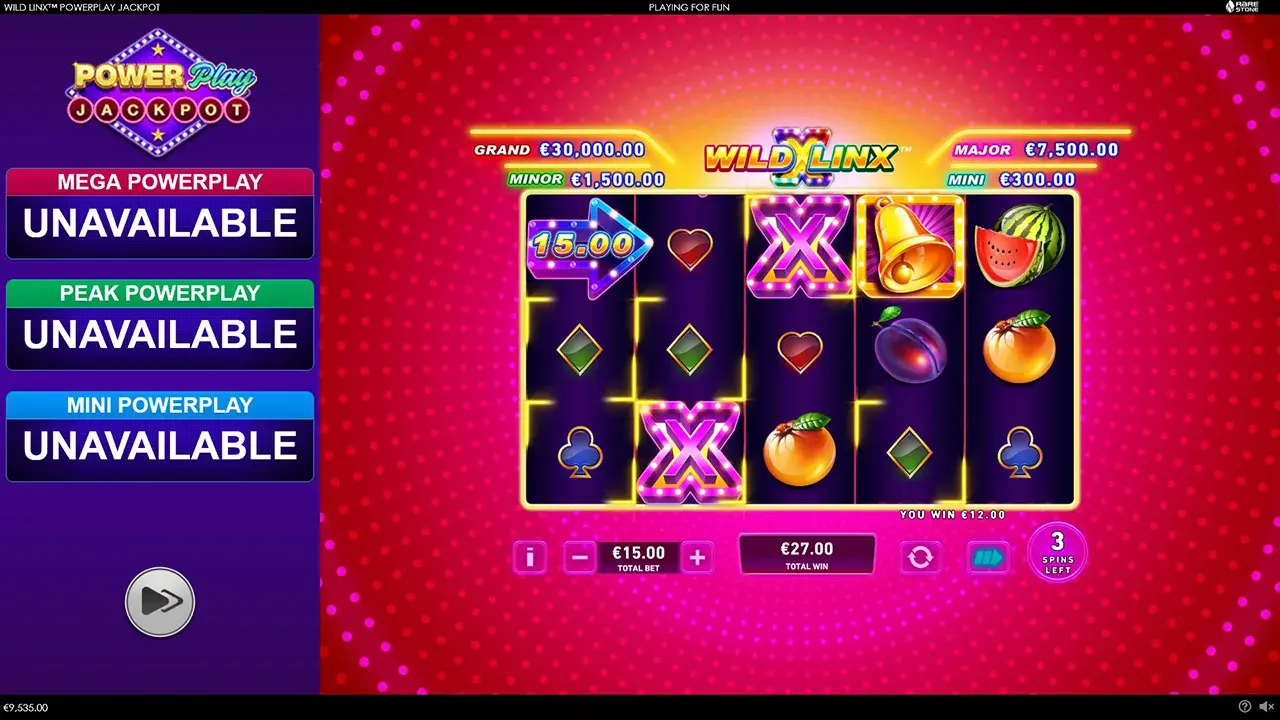Enable turbo spin mode
The image size is (1280, 720).
987,557
